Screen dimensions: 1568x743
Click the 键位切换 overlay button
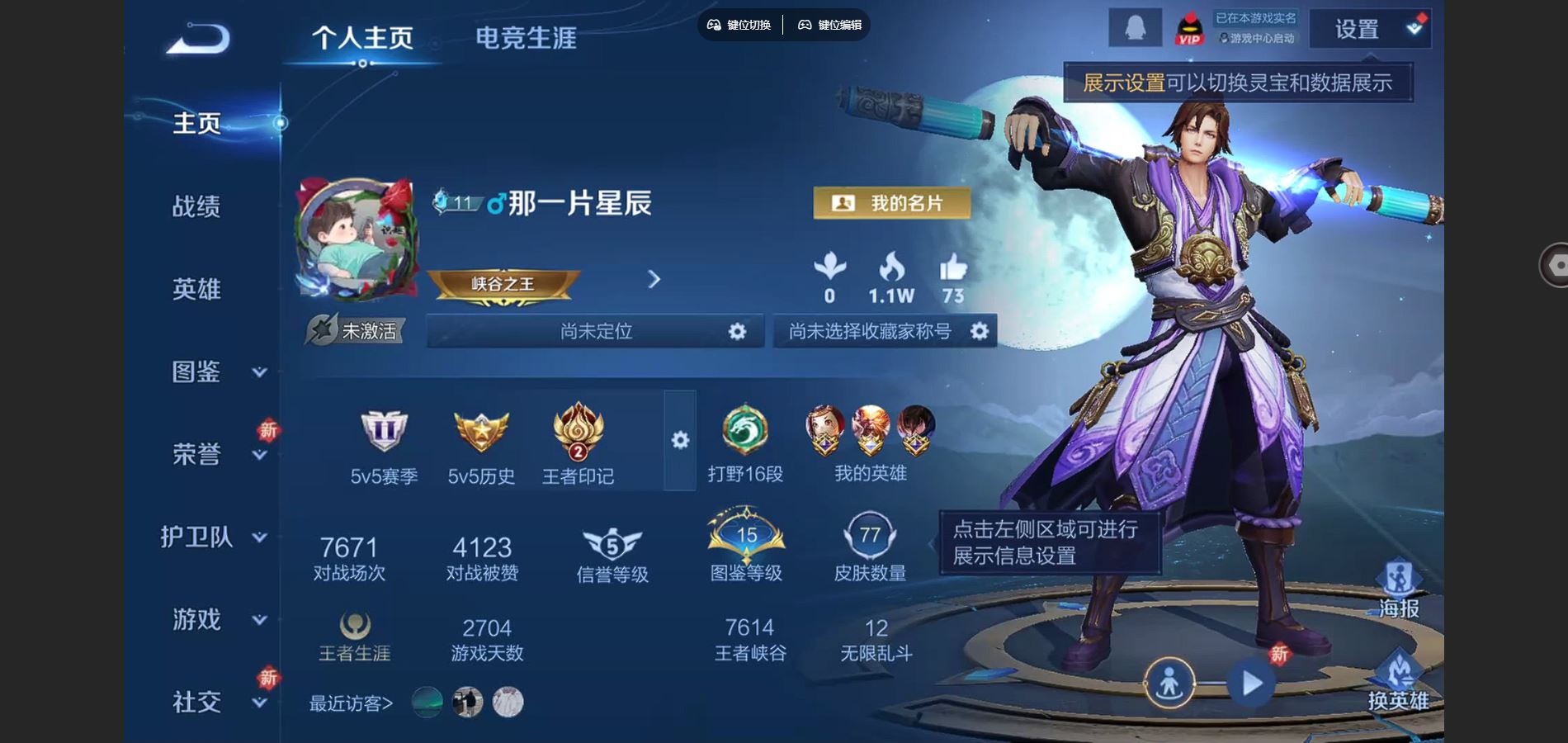[x=739, y=25]
